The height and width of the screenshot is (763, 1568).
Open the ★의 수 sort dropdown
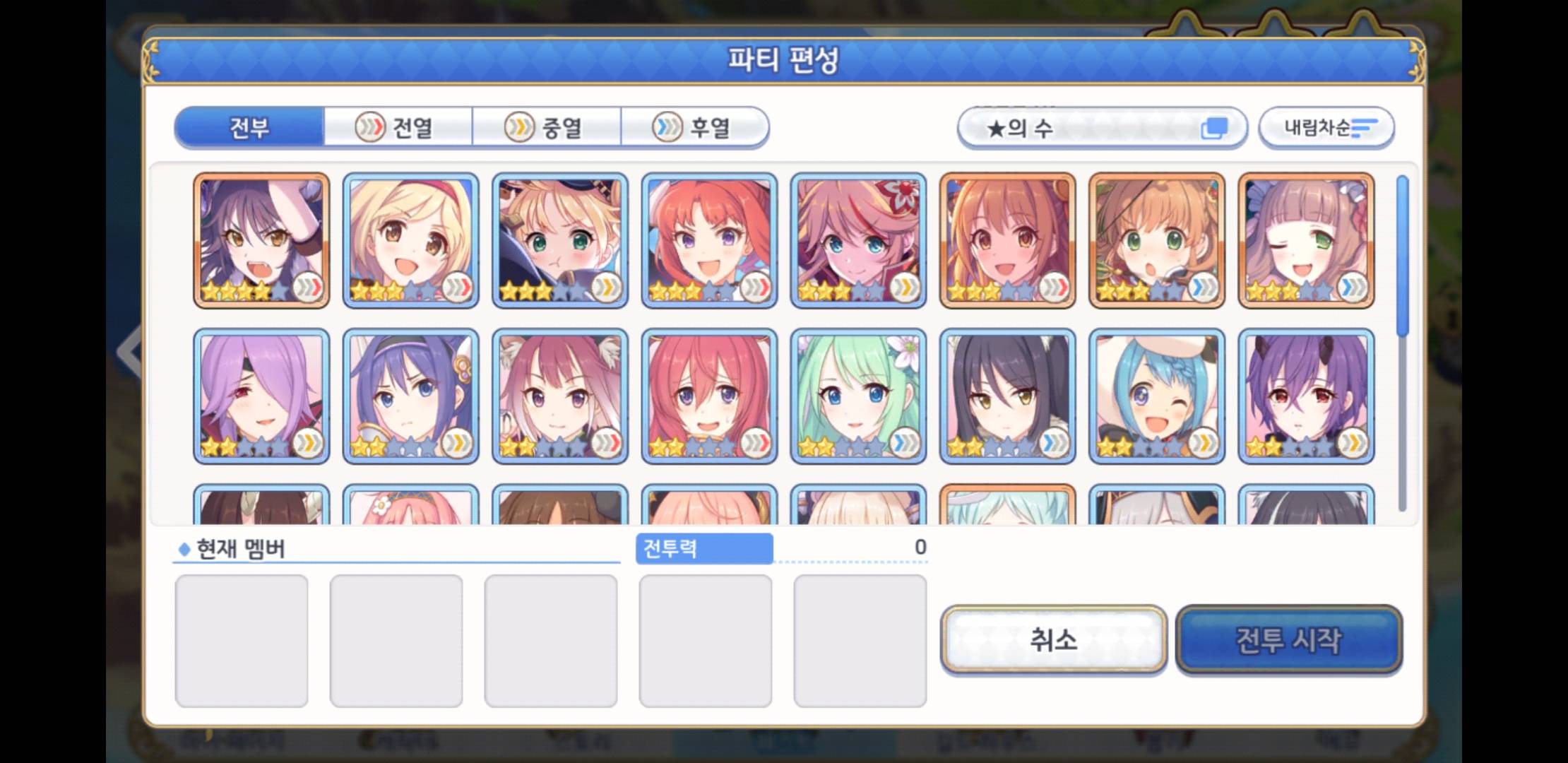[x=1102, y=128]
